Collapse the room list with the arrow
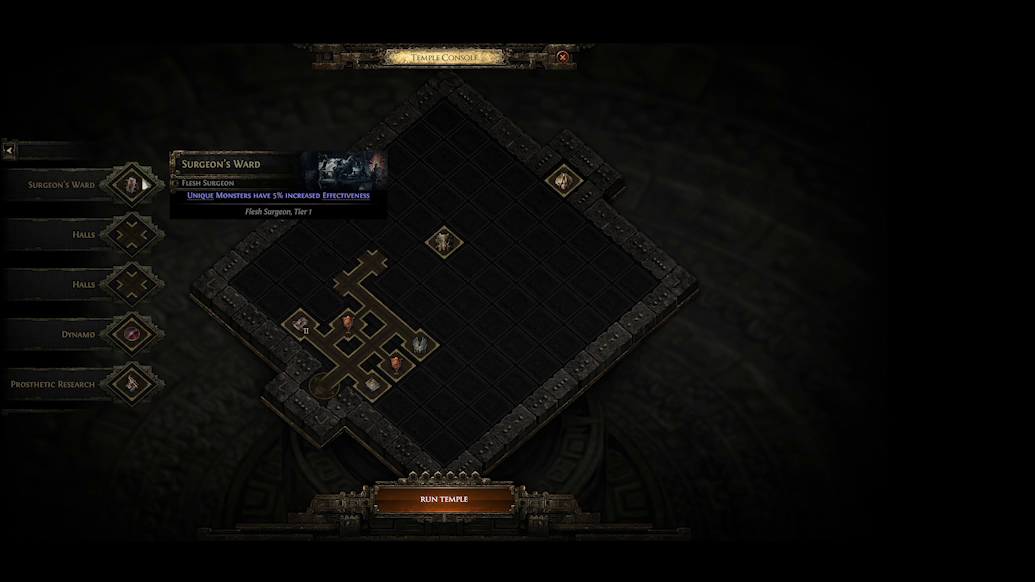This screenshot has height=582, width=1035. point(9,150)
